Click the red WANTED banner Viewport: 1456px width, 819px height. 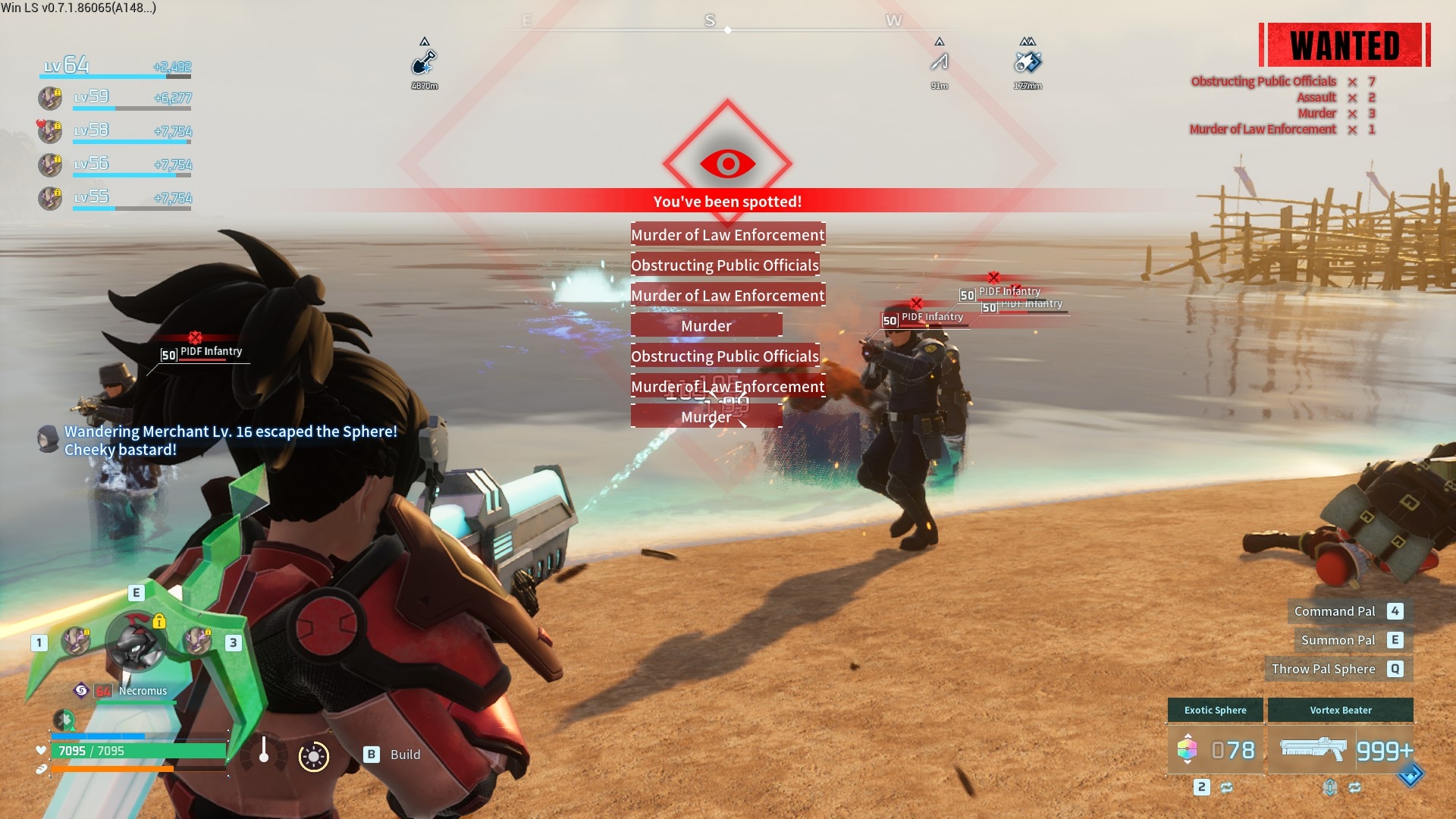coord(1345,45)
